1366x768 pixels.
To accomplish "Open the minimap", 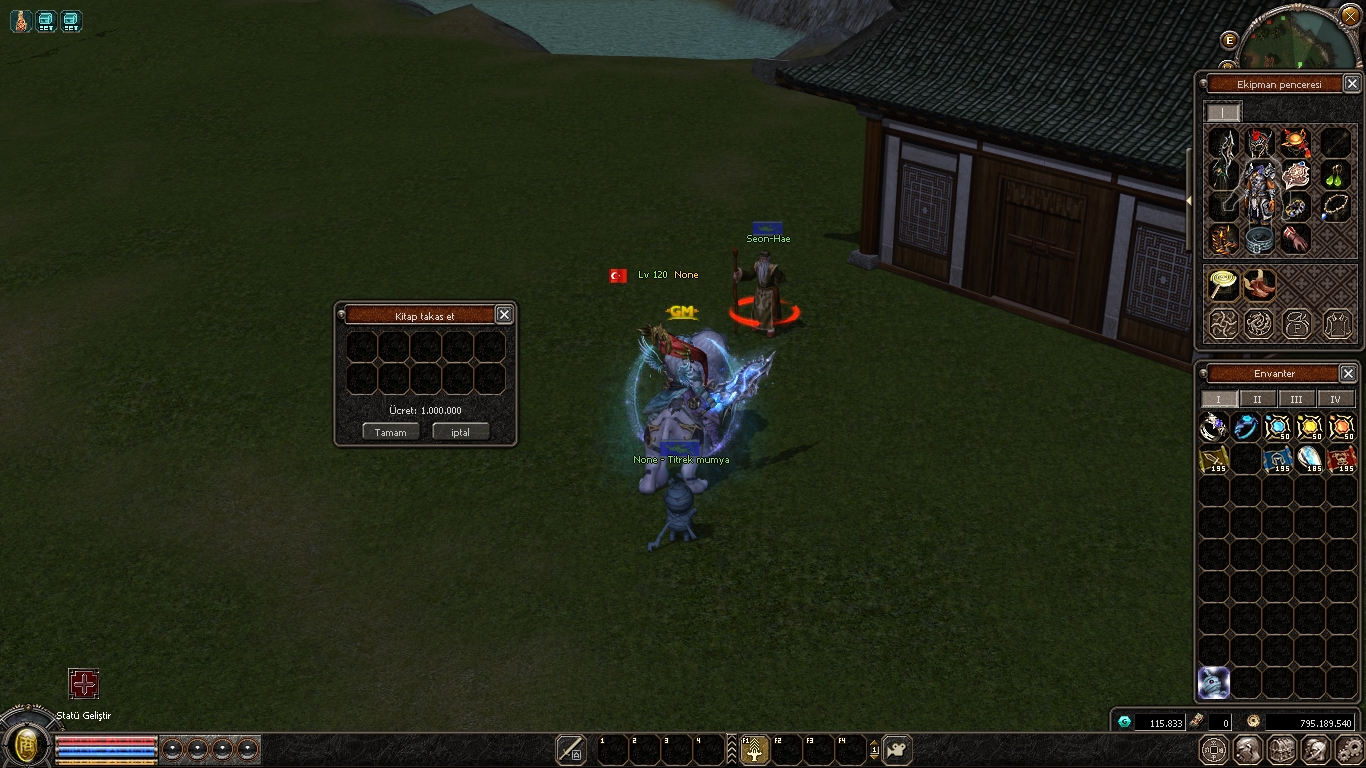I will pyautogui.click(x=1298, y=40).
